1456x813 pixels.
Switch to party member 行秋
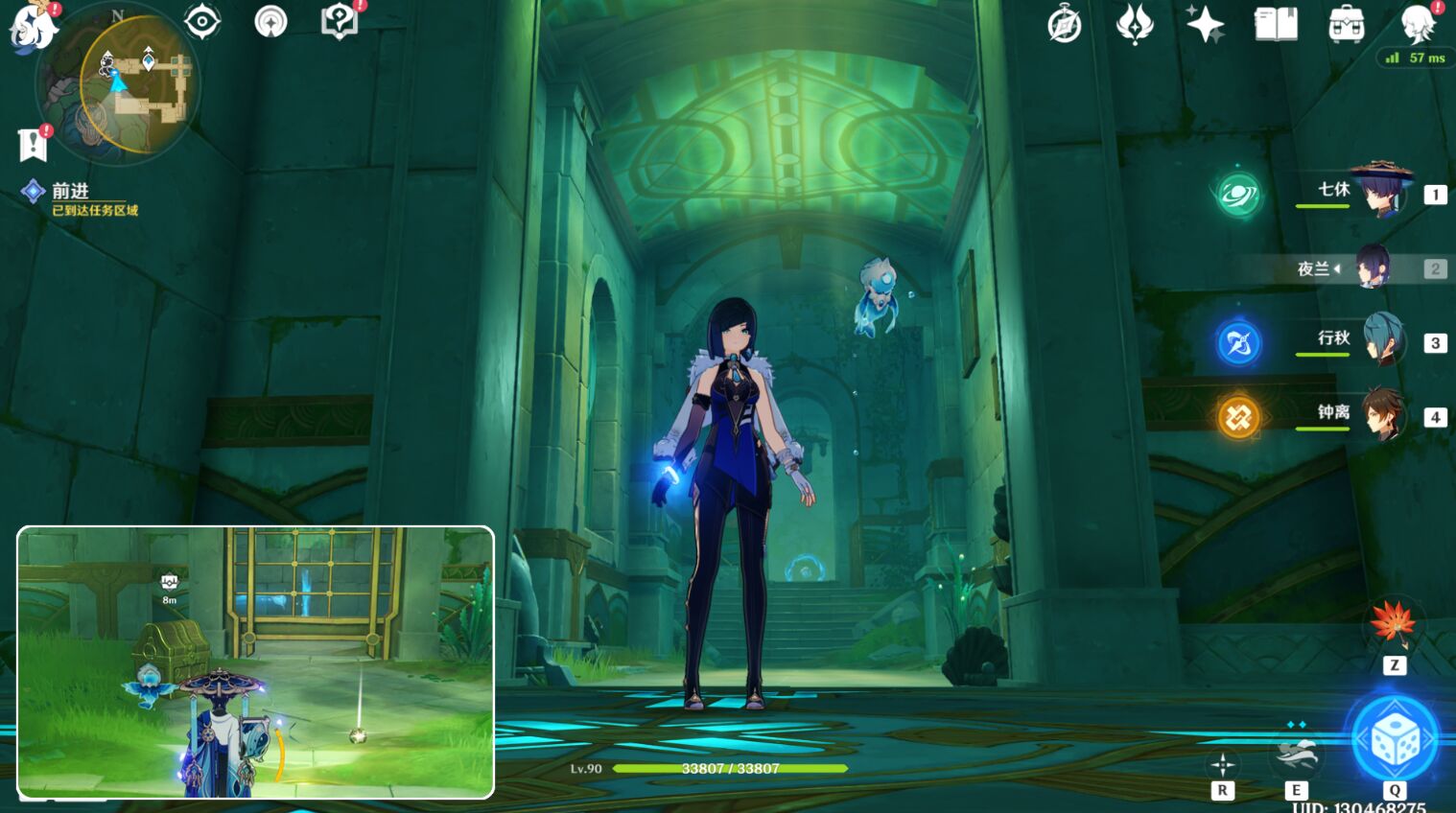(x=1381, y=341)
